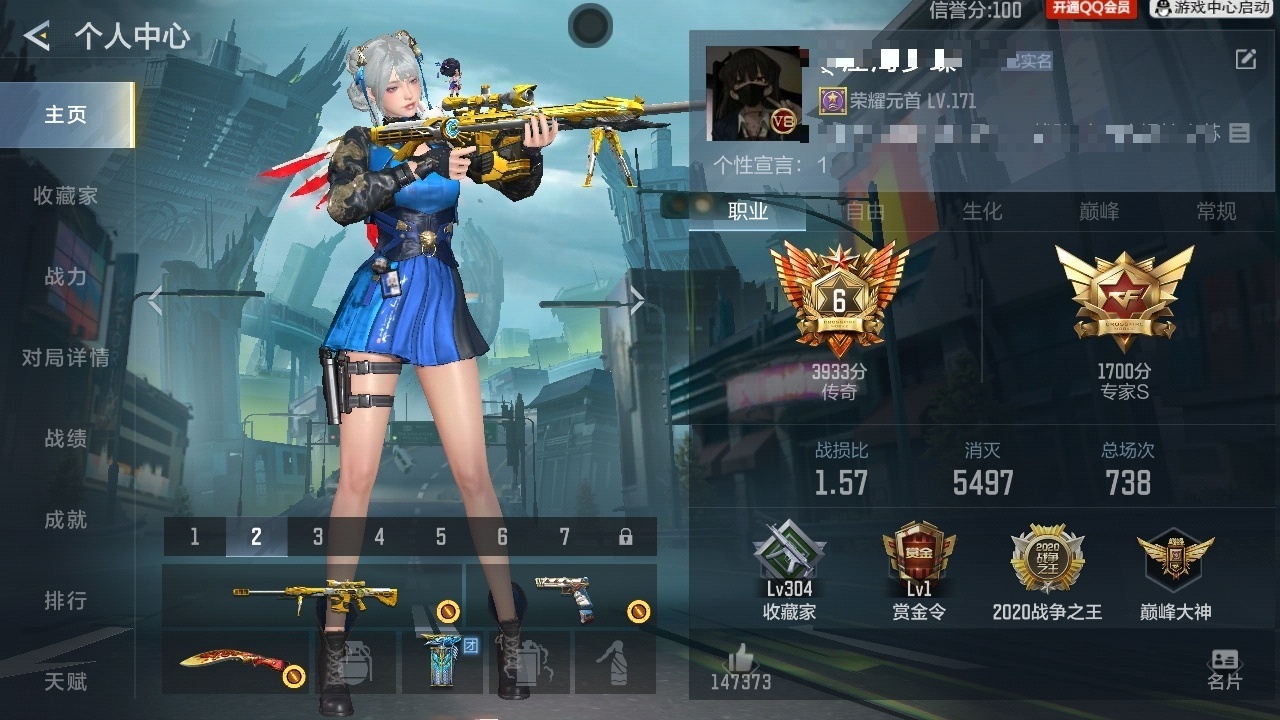
Task: Choose the 常规 stats tab
Action: (1216, 211)
